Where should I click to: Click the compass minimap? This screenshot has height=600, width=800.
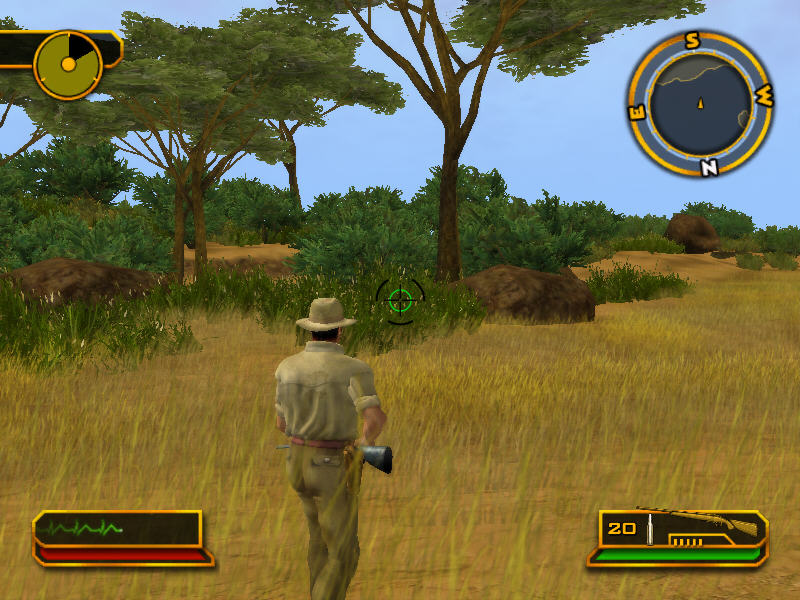coord(701,103)
